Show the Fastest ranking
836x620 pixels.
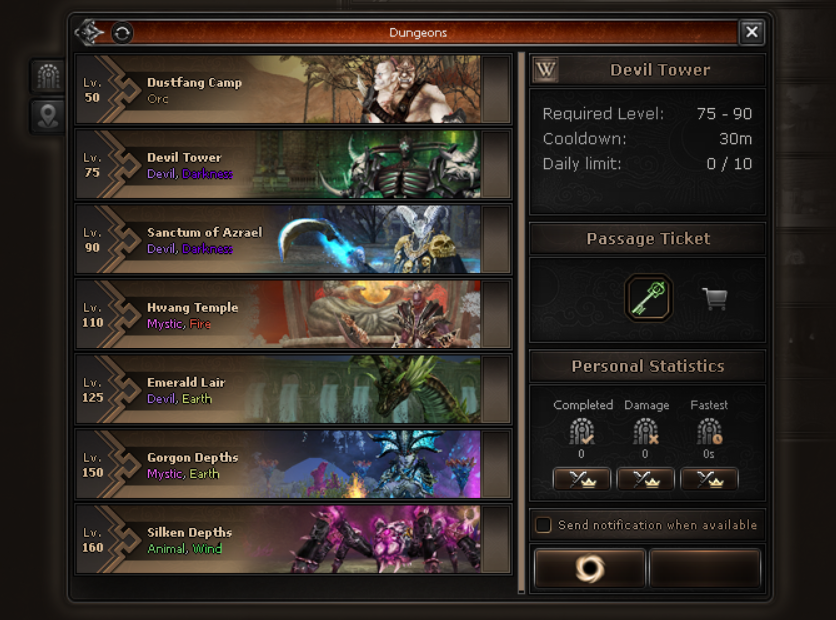point(709,480)
